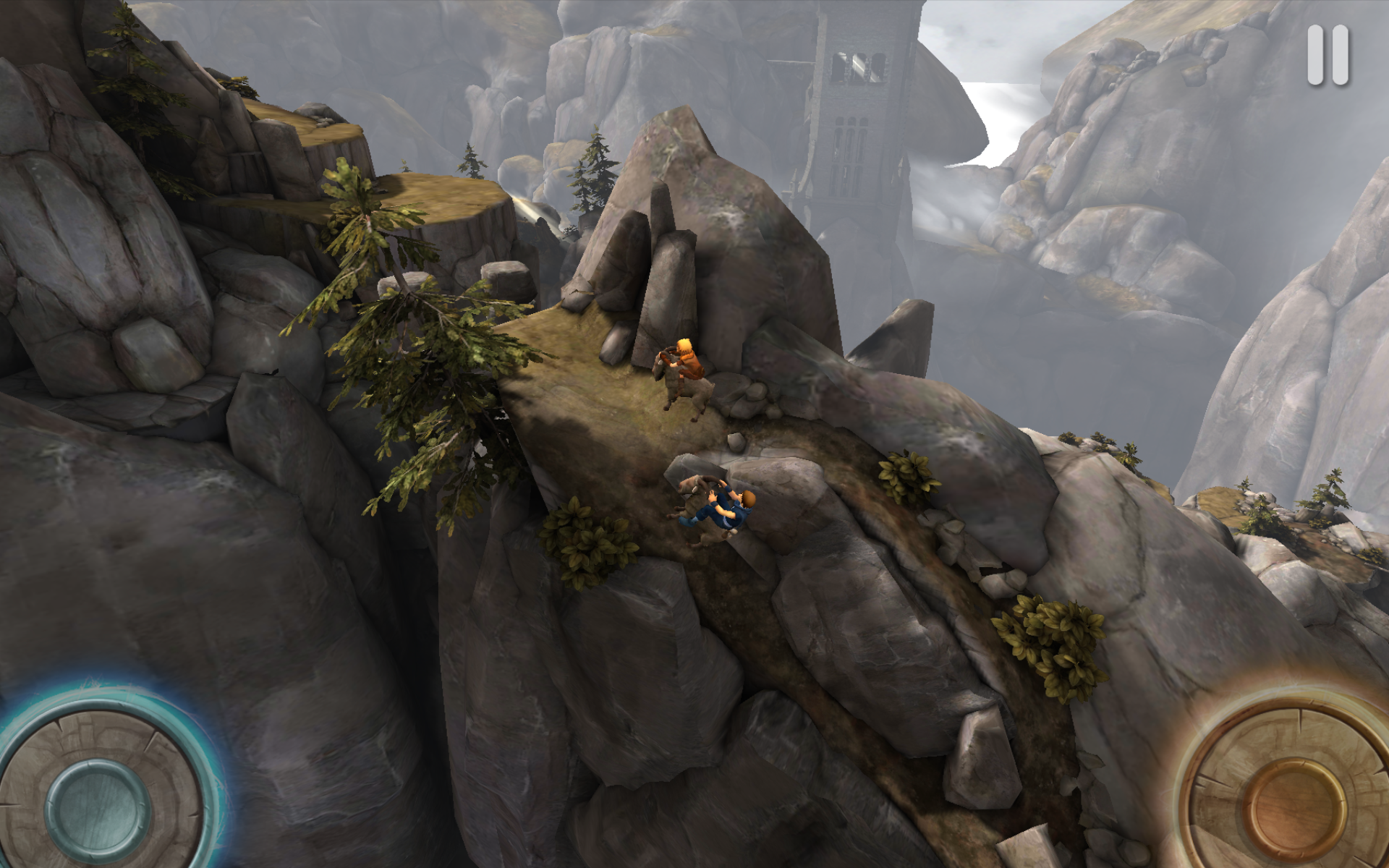
Task: Pause the game with the top-right button
Action: 1328,55
